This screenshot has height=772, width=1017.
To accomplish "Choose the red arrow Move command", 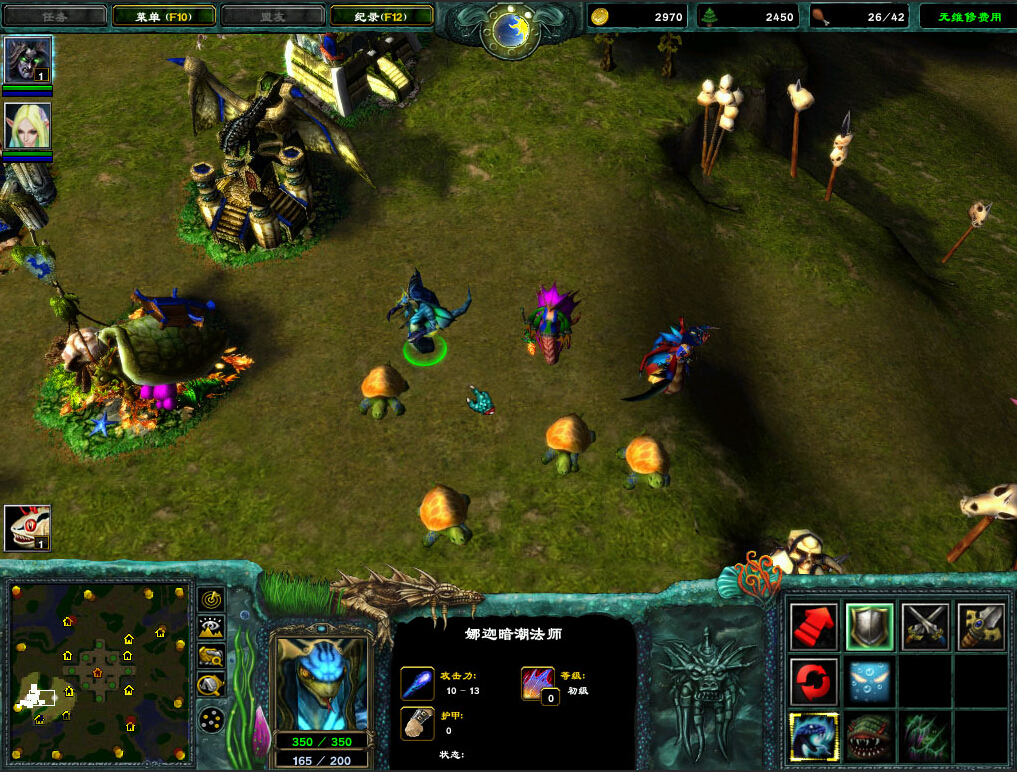I will pyautogui.click(x=814, y=626).
